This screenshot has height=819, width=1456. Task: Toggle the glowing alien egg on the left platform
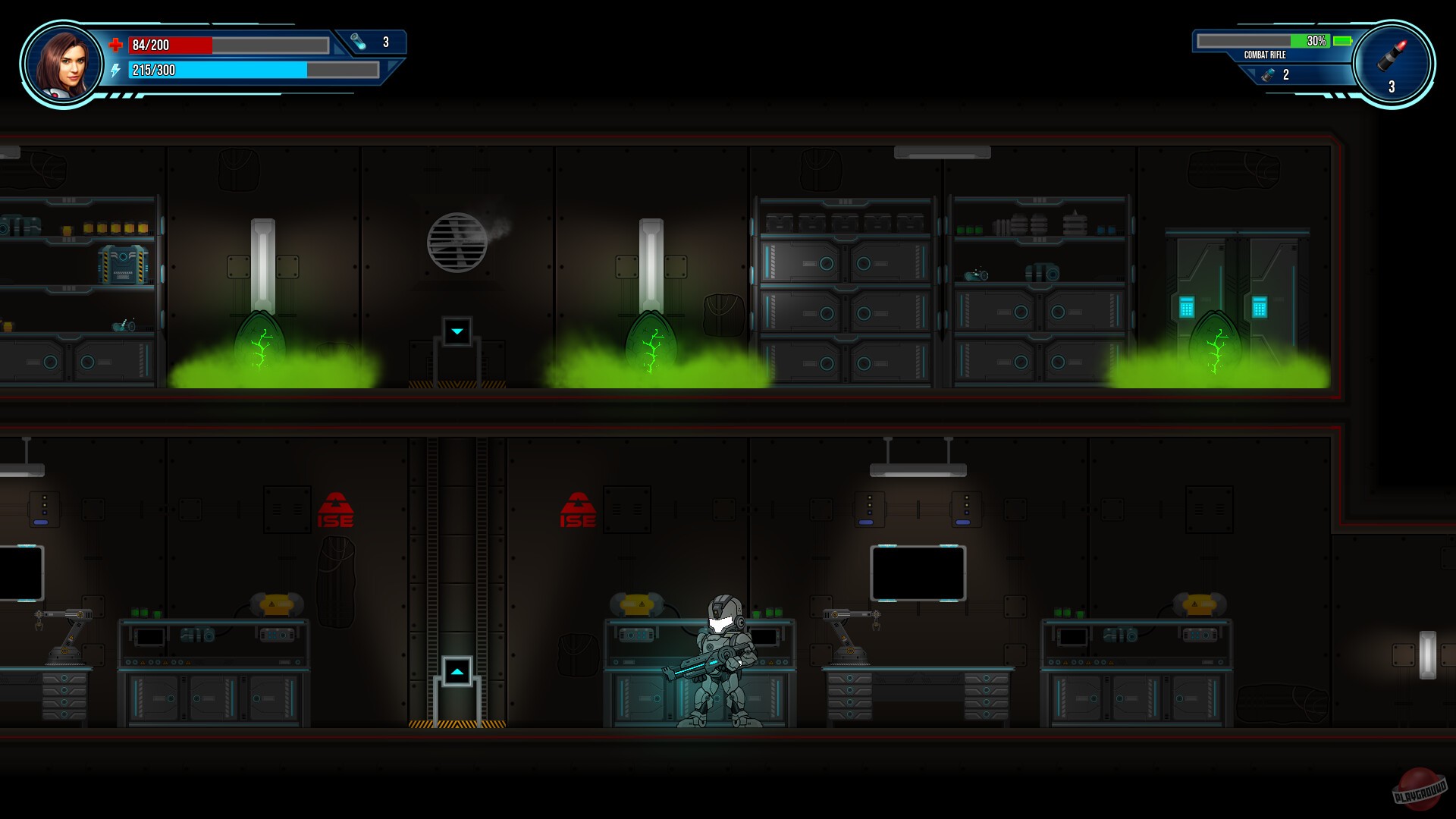coord(262,337)
